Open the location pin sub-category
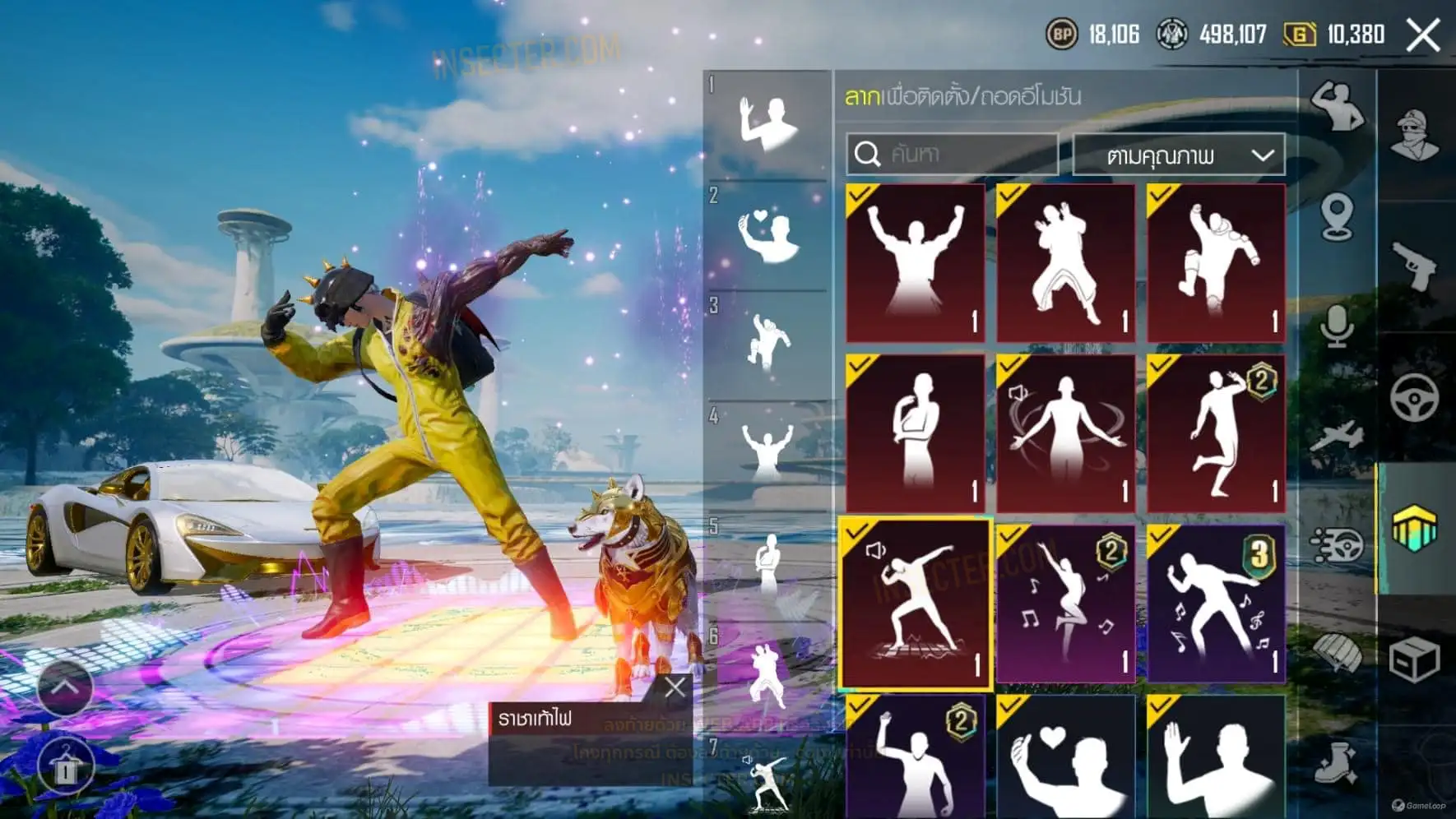The image size is (1456, 819). coord(1337,217)
